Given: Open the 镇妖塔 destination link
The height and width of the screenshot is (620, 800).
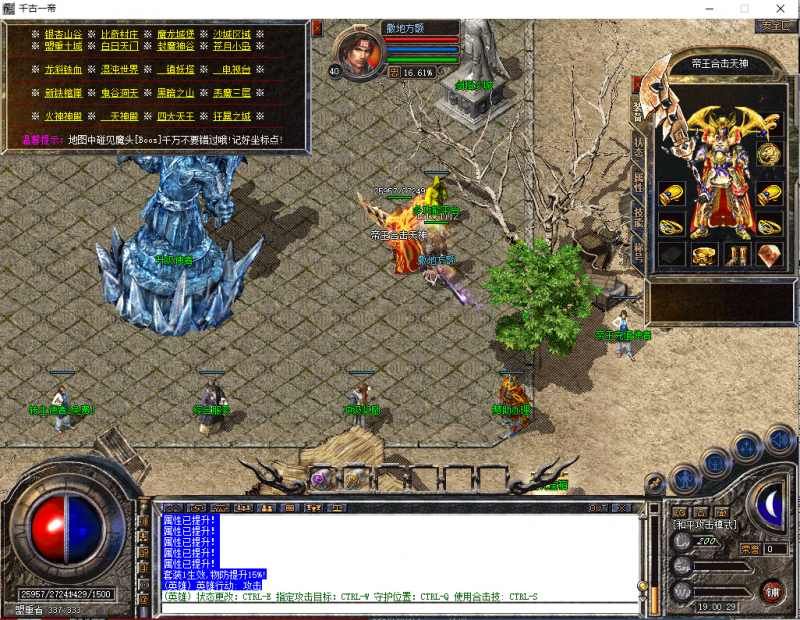Looking at the screenshot, I should click(176, 69).
